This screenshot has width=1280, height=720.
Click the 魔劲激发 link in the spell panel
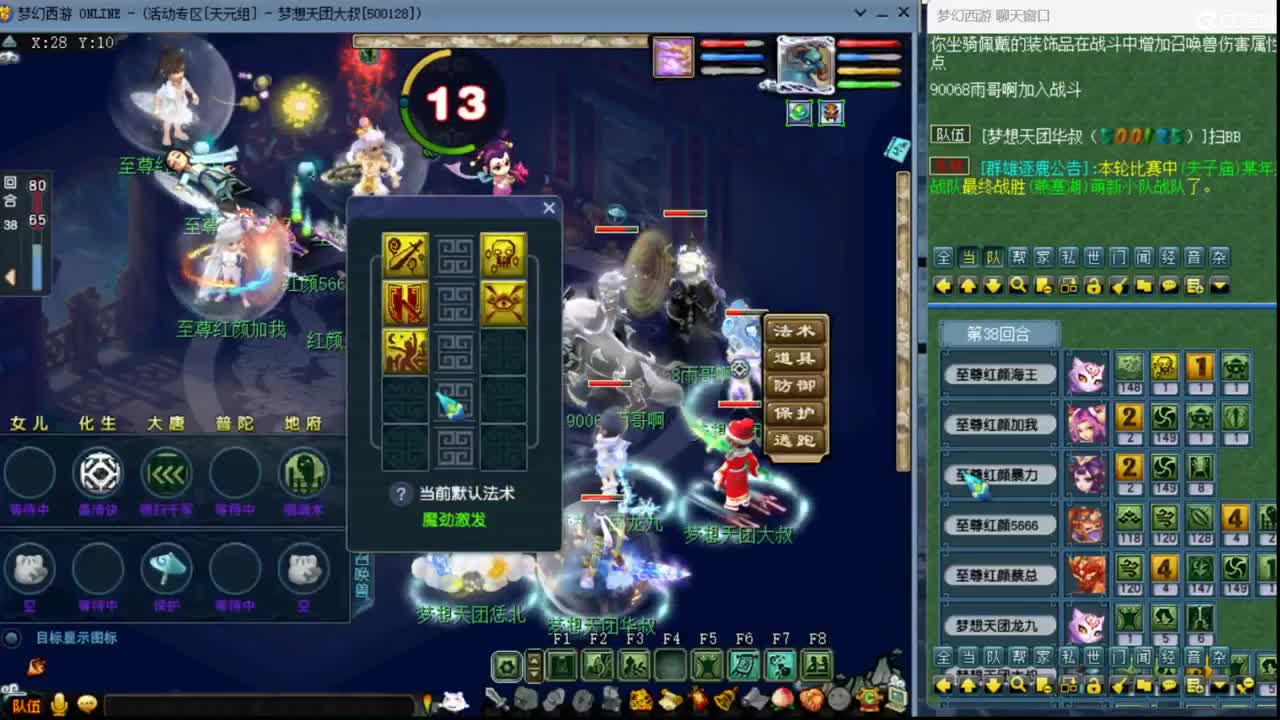455,518
